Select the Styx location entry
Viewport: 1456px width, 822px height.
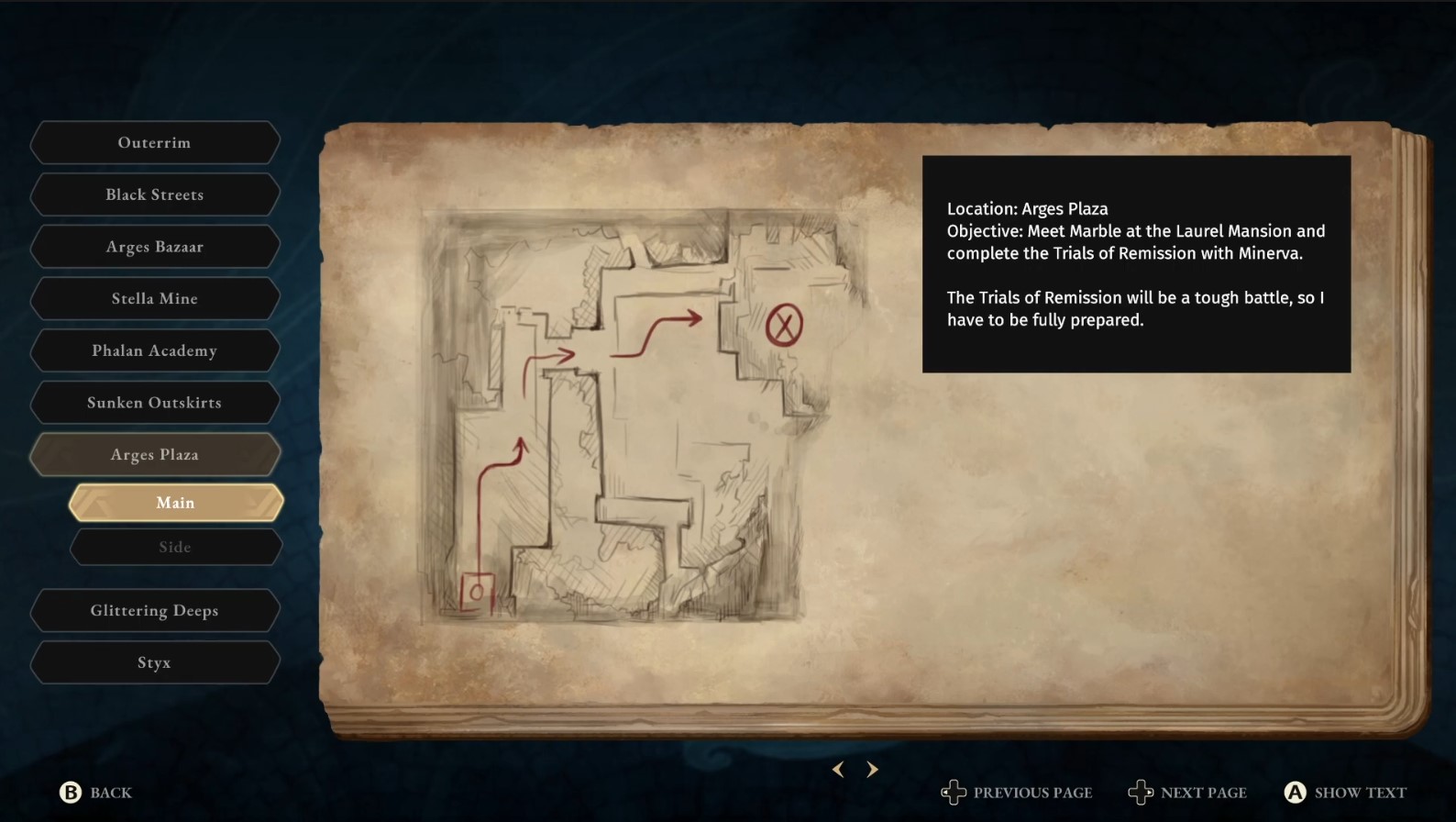[x=154, y=662]
